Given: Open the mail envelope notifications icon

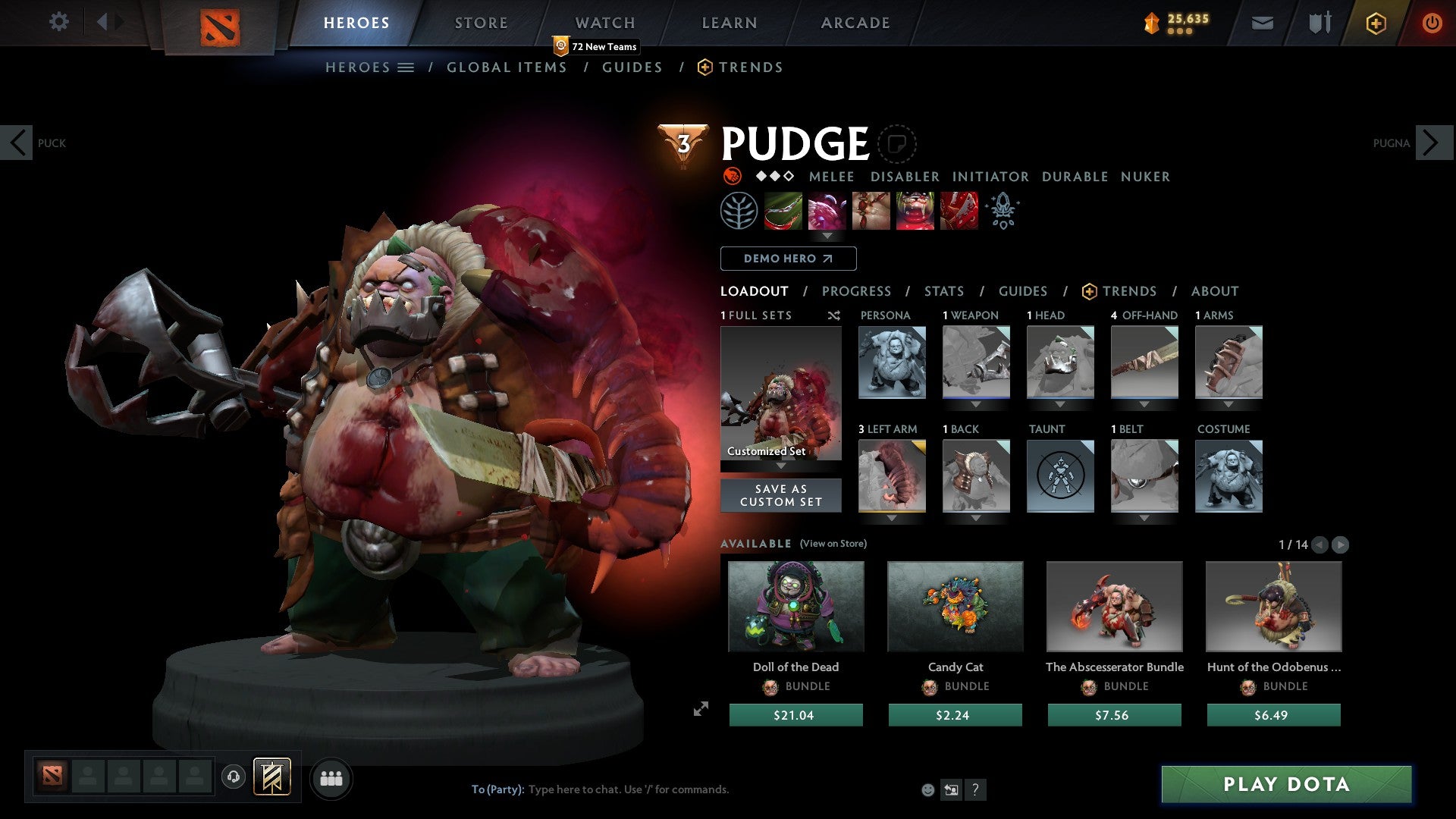Looking at the screenshot, I should click(x=1262, y=23).
